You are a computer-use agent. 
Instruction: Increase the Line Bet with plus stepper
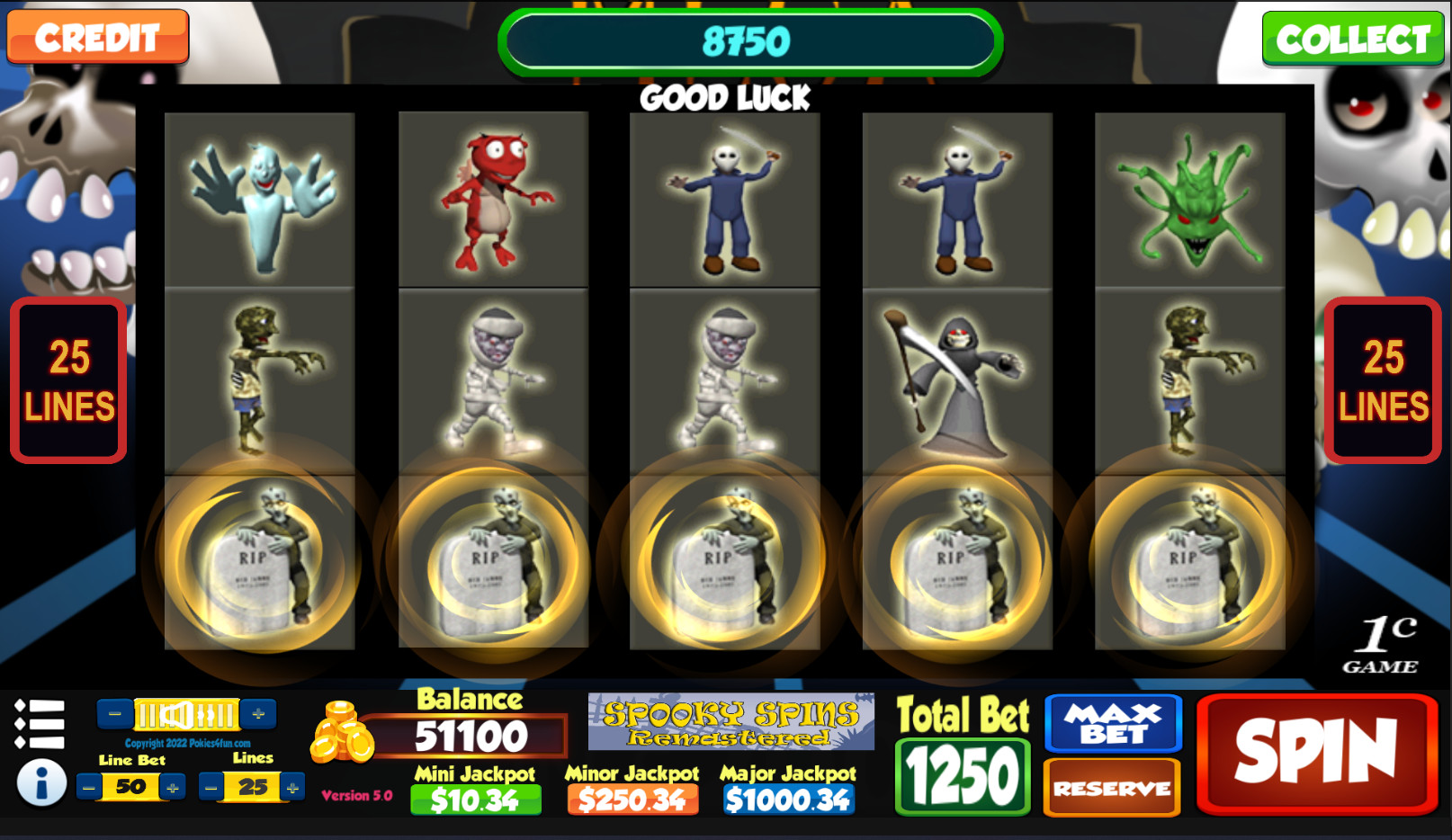pos(171,785)
